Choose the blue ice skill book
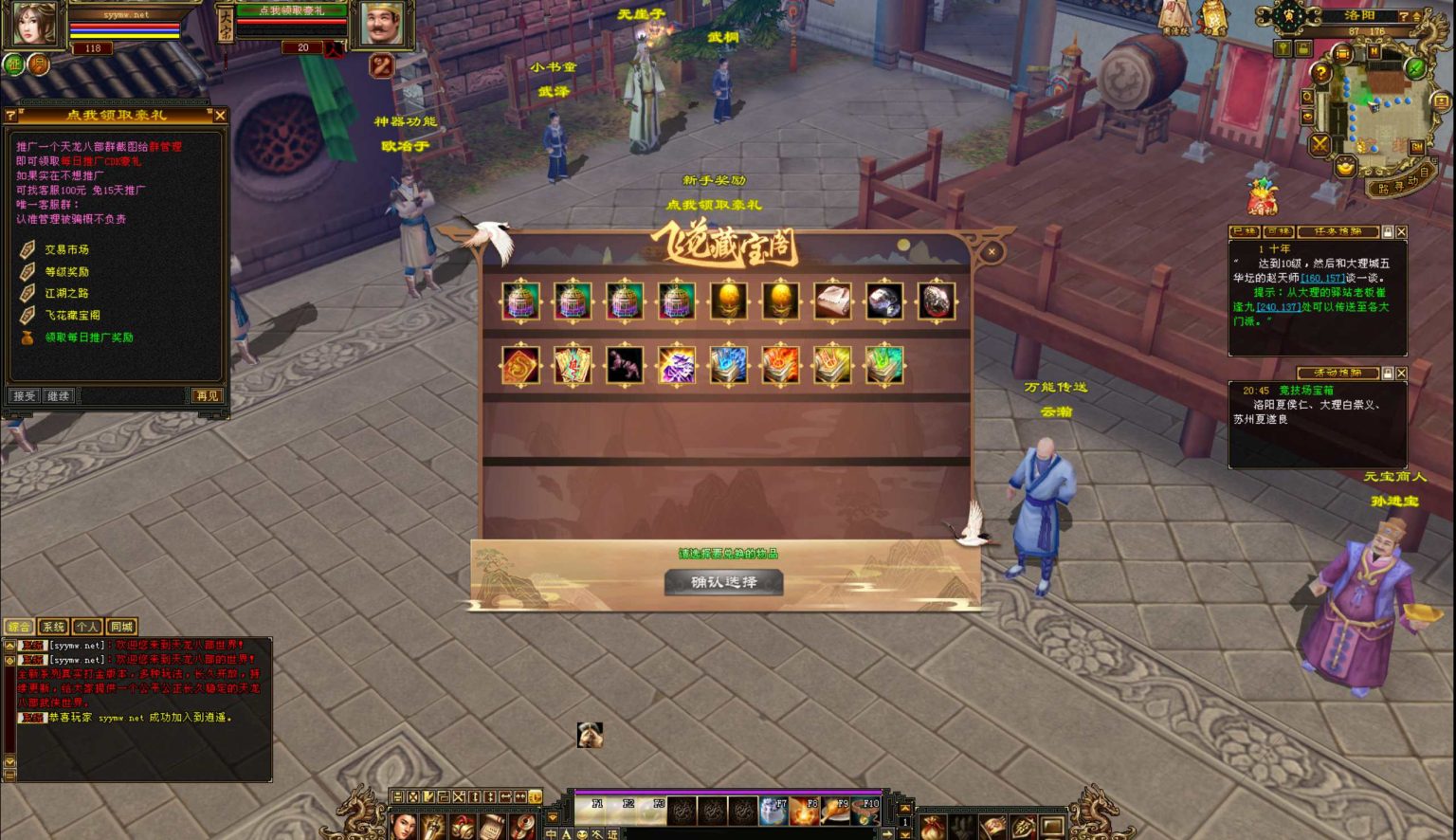Image resolution: width=1456 pixels, height=840 pixels. [x=728, y=366]
